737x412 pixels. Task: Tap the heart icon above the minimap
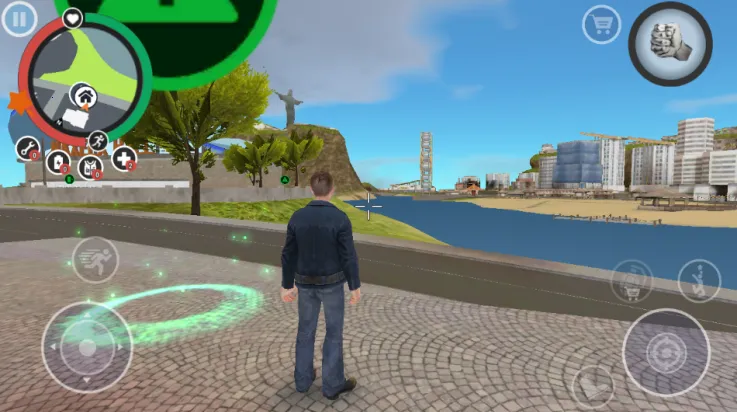[x=73, y=17]
